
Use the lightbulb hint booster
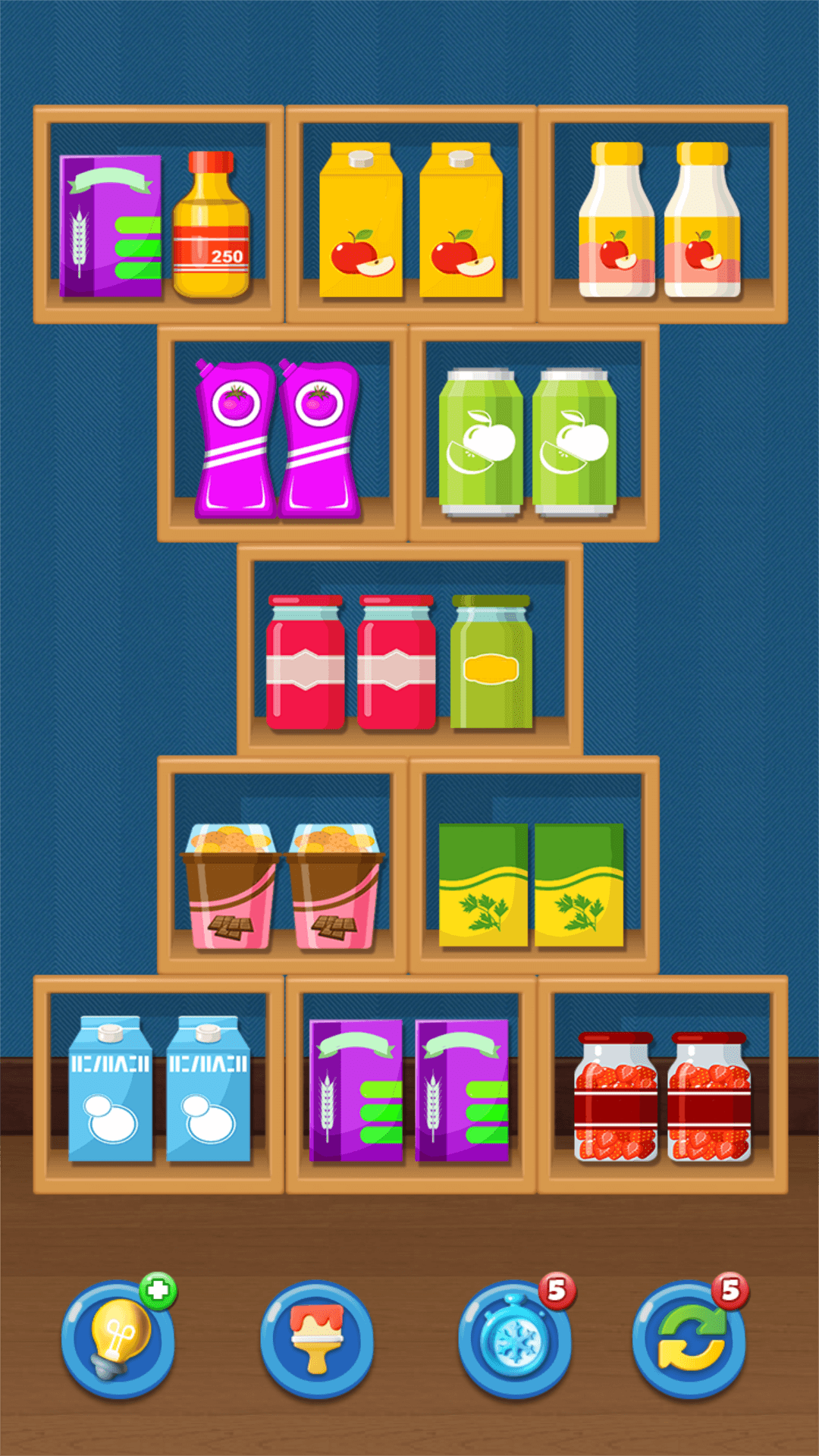(118, 1339)
